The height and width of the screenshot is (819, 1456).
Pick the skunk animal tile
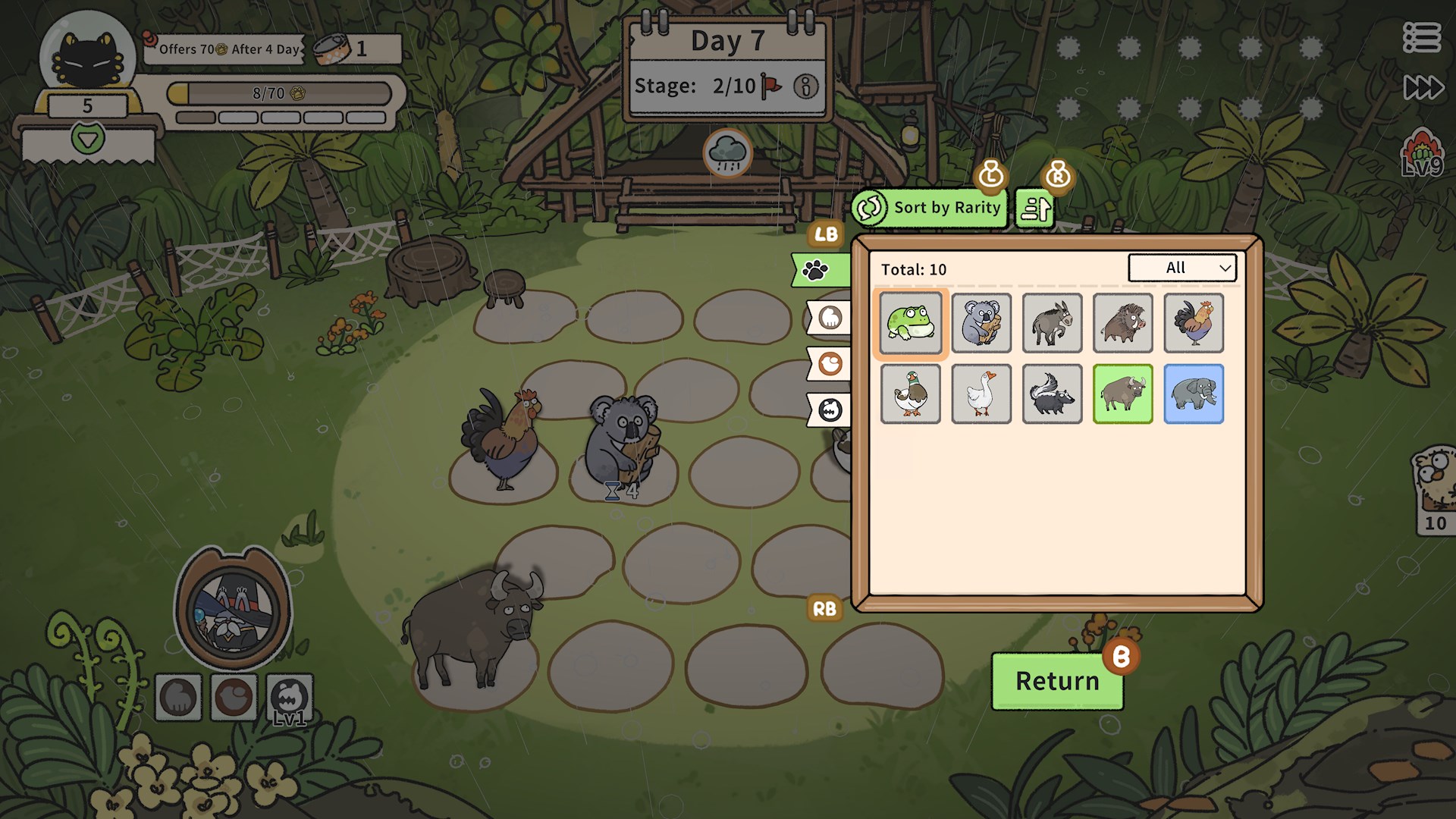pyautogui.click(x=1052, y=394)
